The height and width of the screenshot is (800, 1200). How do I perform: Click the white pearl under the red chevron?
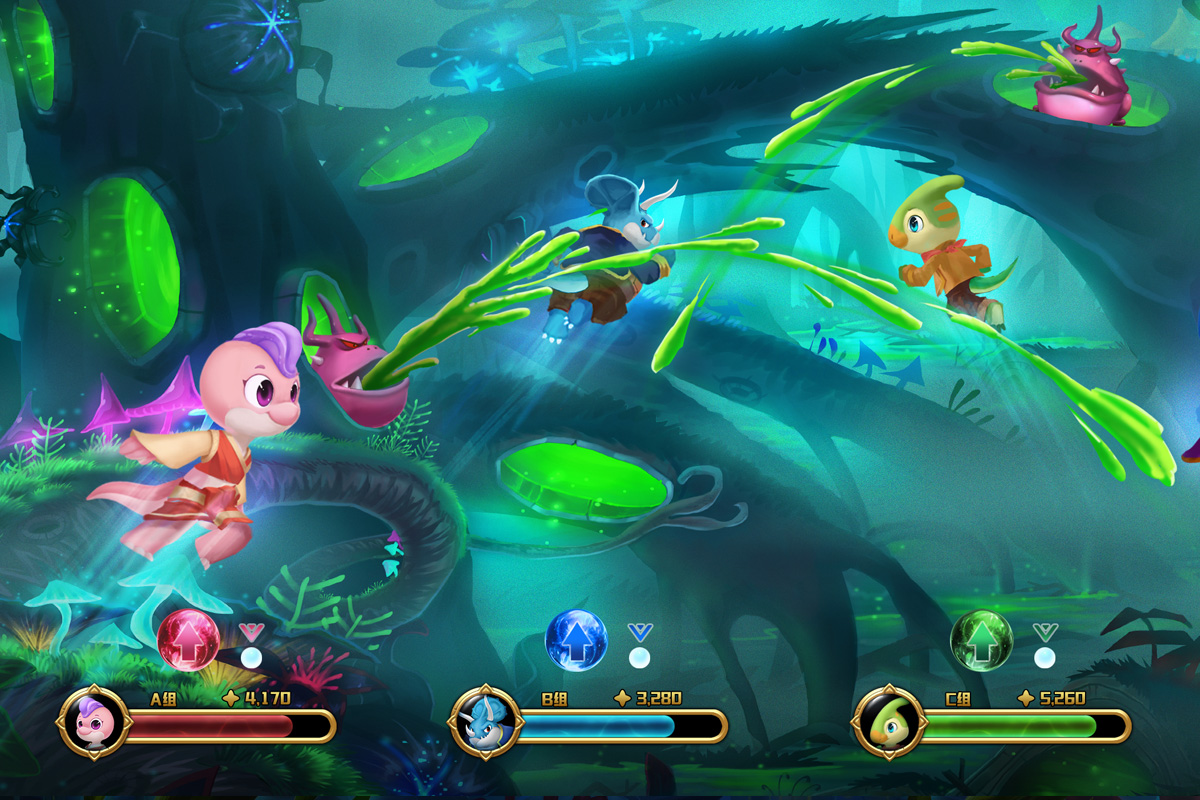pos(252,657)
